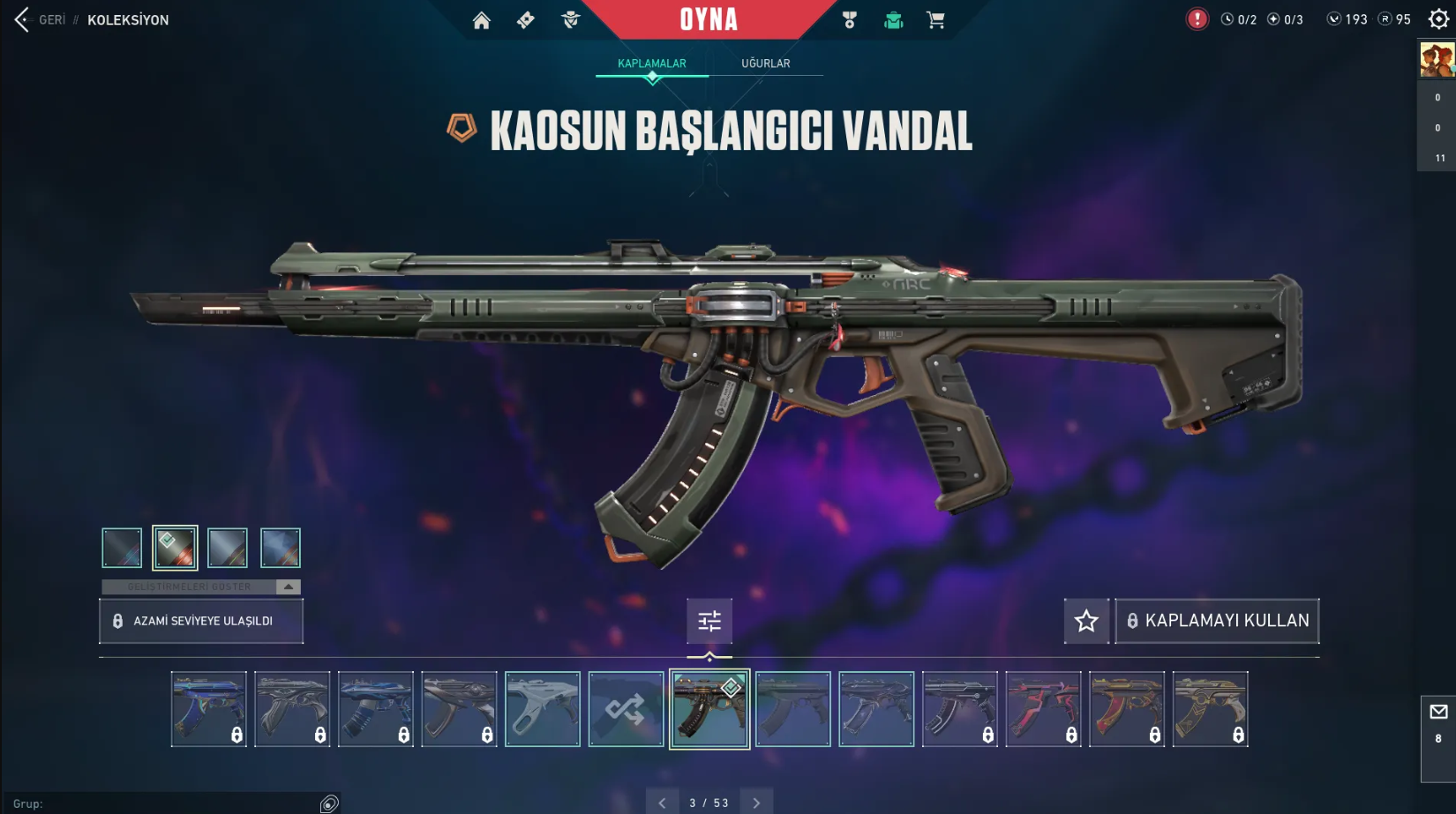This screenshot has width=1456, height=814.
Task: Click the Kaplamayı Kullan button
Action: click(1217, 621)
